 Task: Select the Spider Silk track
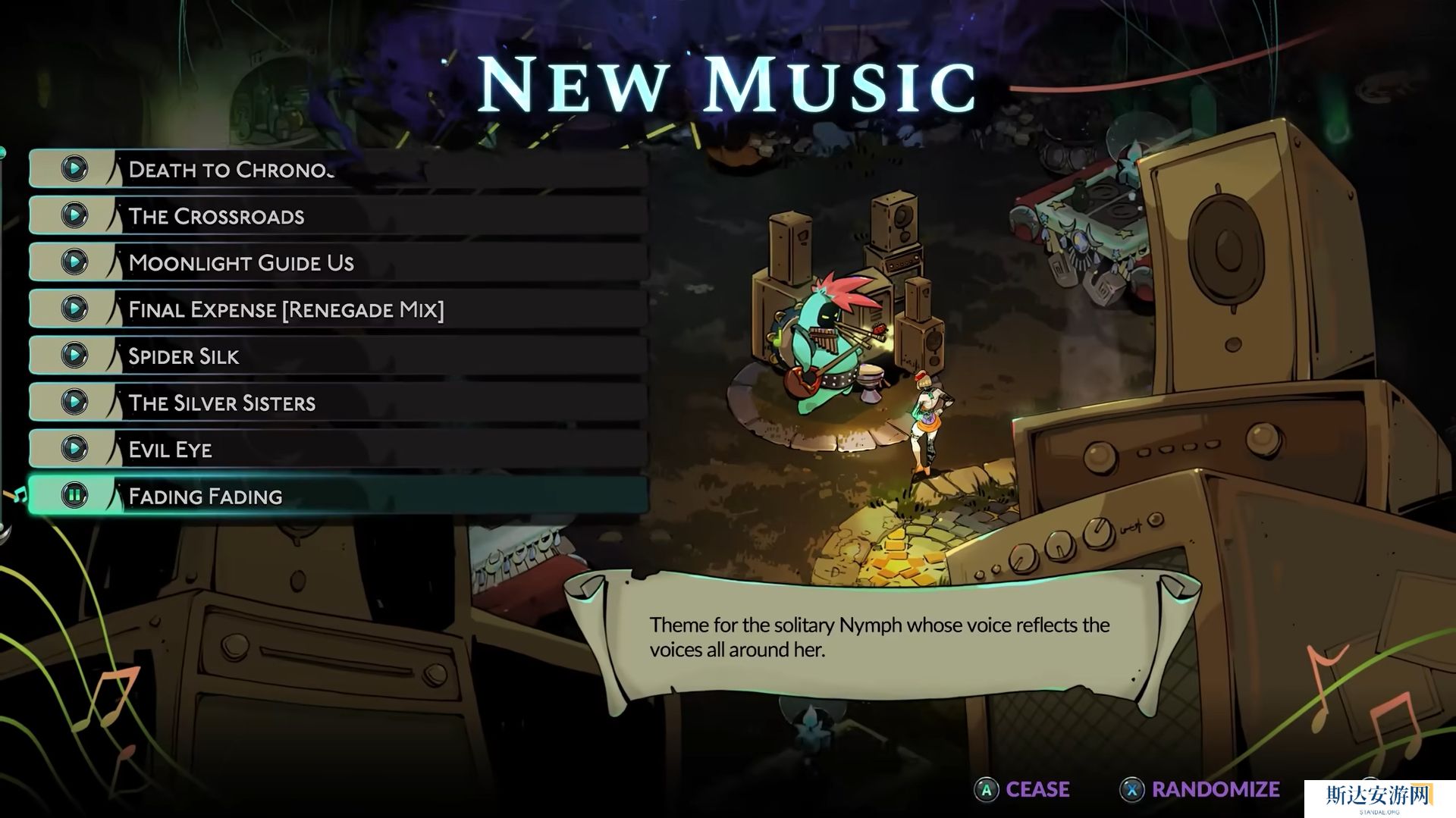click(x=184, y=356)
